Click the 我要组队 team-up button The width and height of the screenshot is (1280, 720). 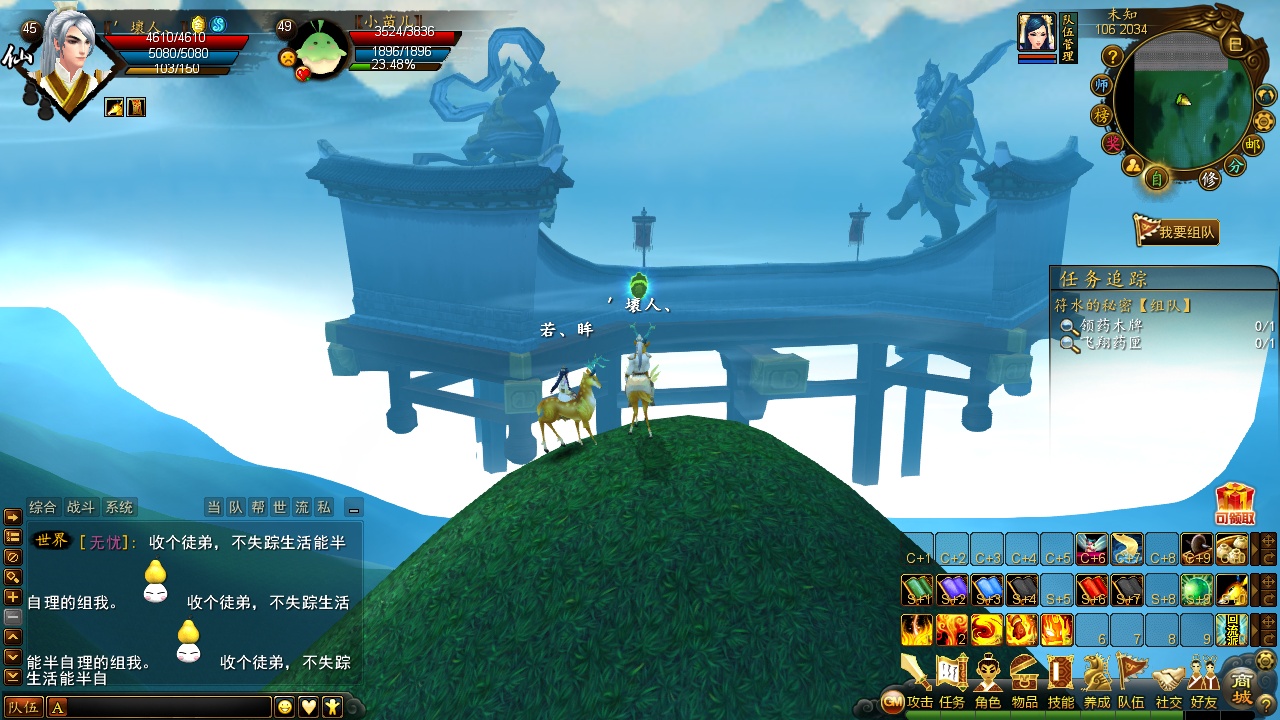click(1176, 231)
